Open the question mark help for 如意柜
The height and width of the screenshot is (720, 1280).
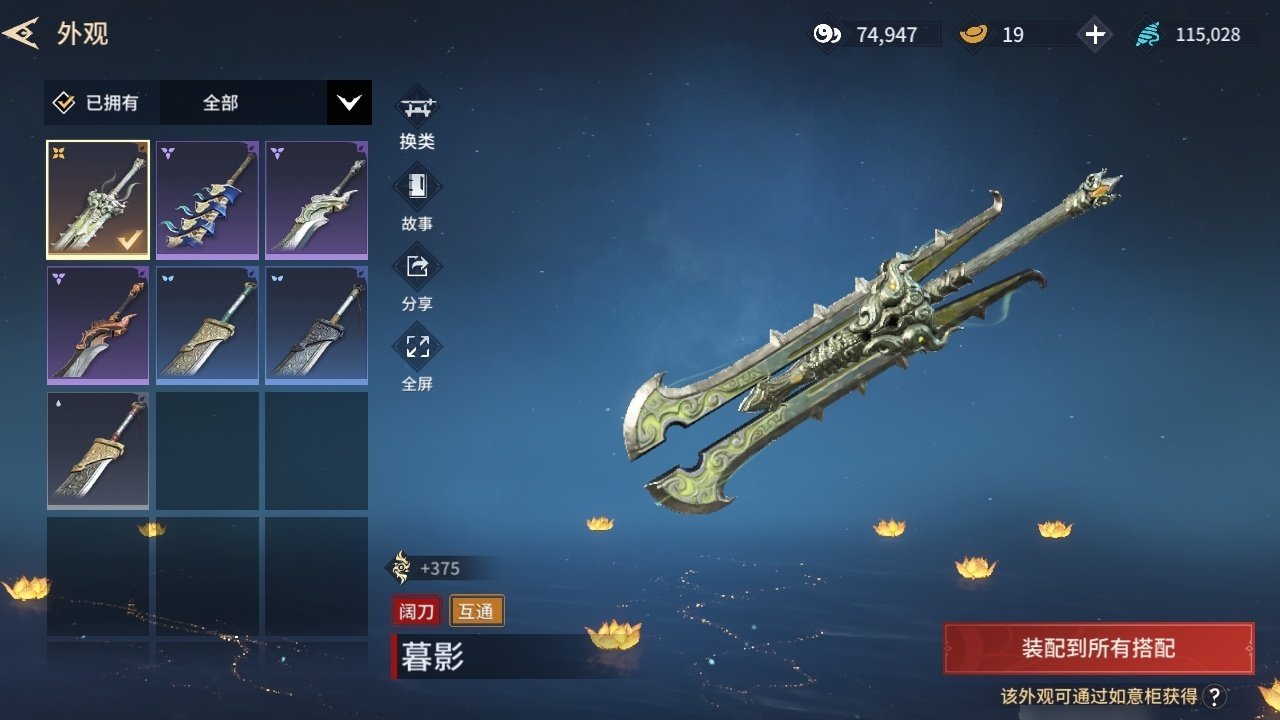click(1214, 697)
